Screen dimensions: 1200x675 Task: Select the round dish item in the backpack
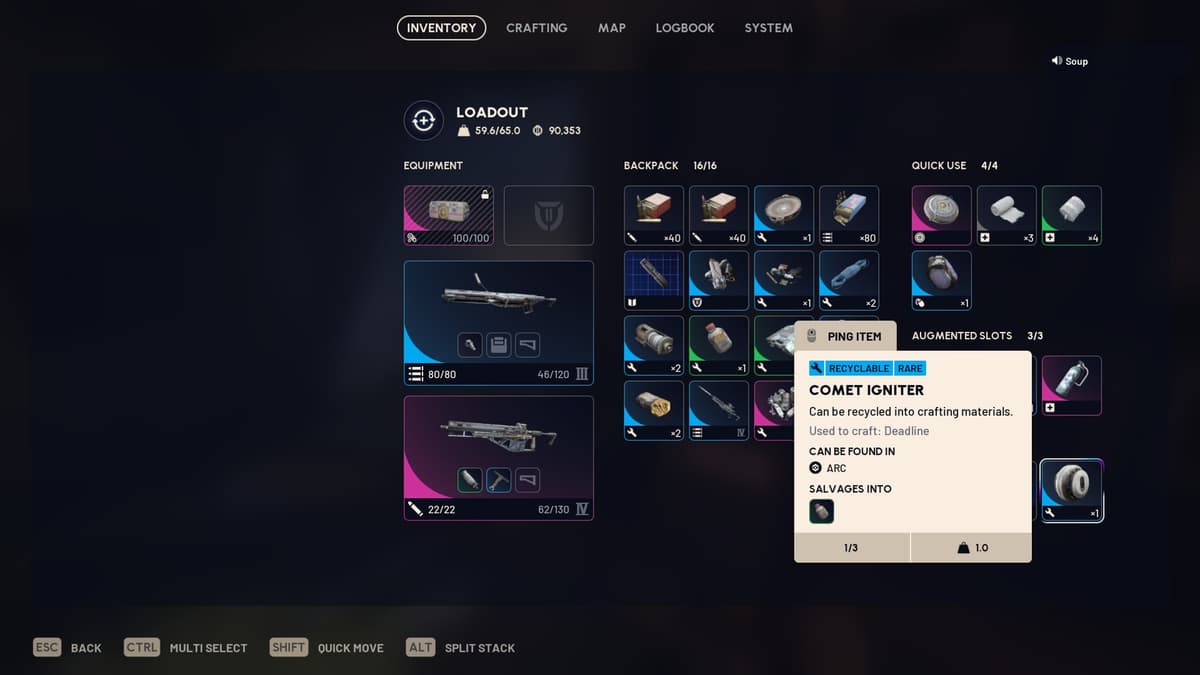[783, 215]
